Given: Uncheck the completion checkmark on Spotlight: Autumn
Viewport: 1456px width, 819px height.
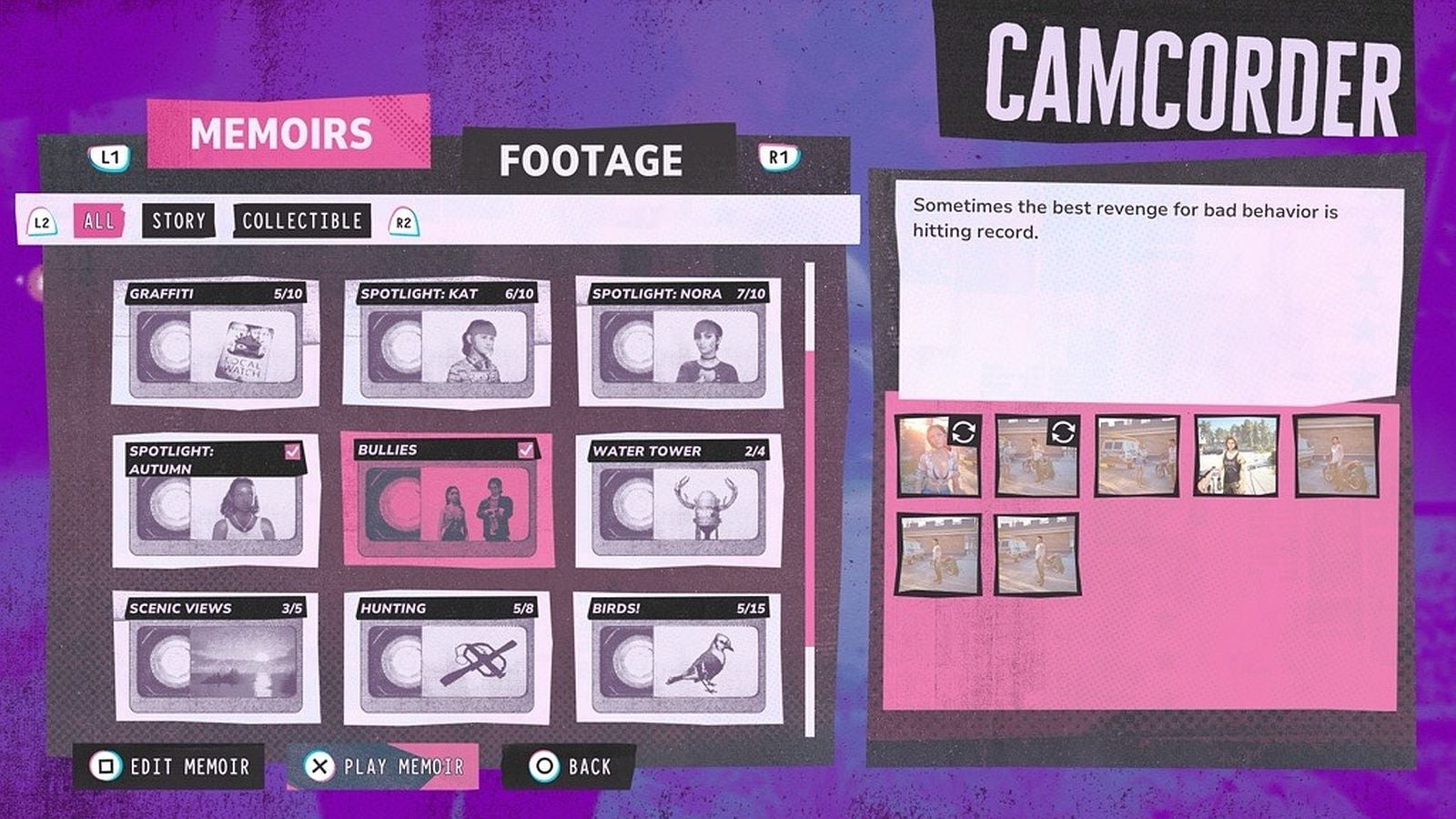Looking at the screenshot, I should click(x=291, y=450).
